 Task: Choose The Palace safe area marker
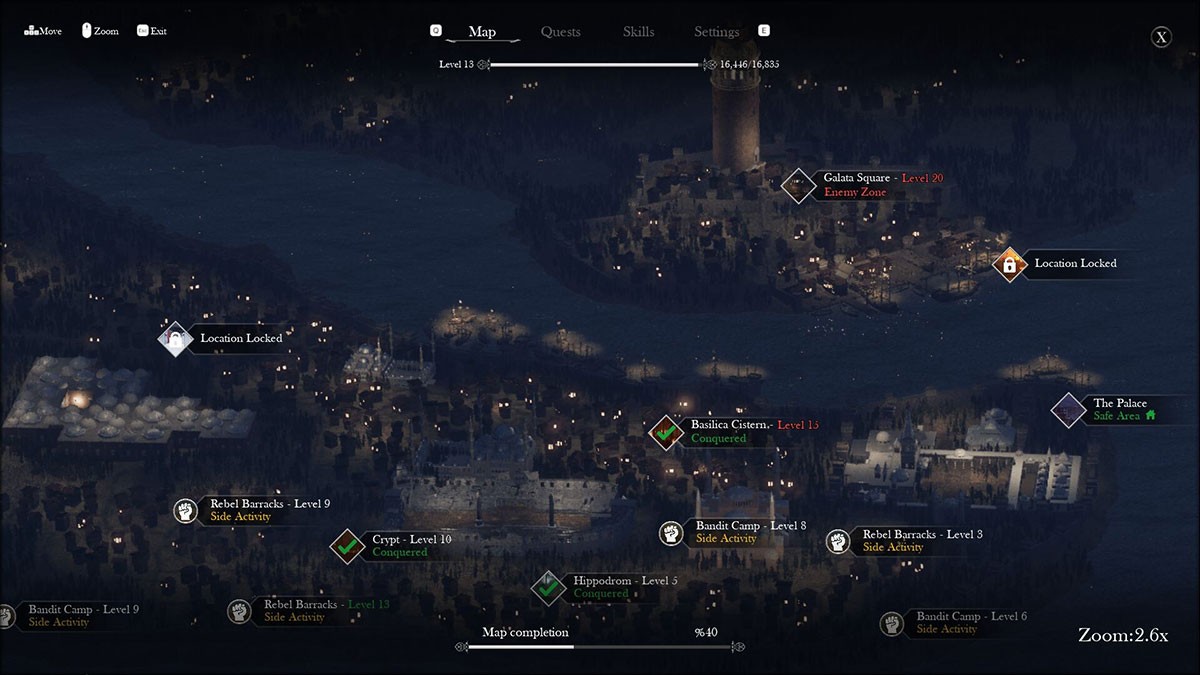(1069, 409)
